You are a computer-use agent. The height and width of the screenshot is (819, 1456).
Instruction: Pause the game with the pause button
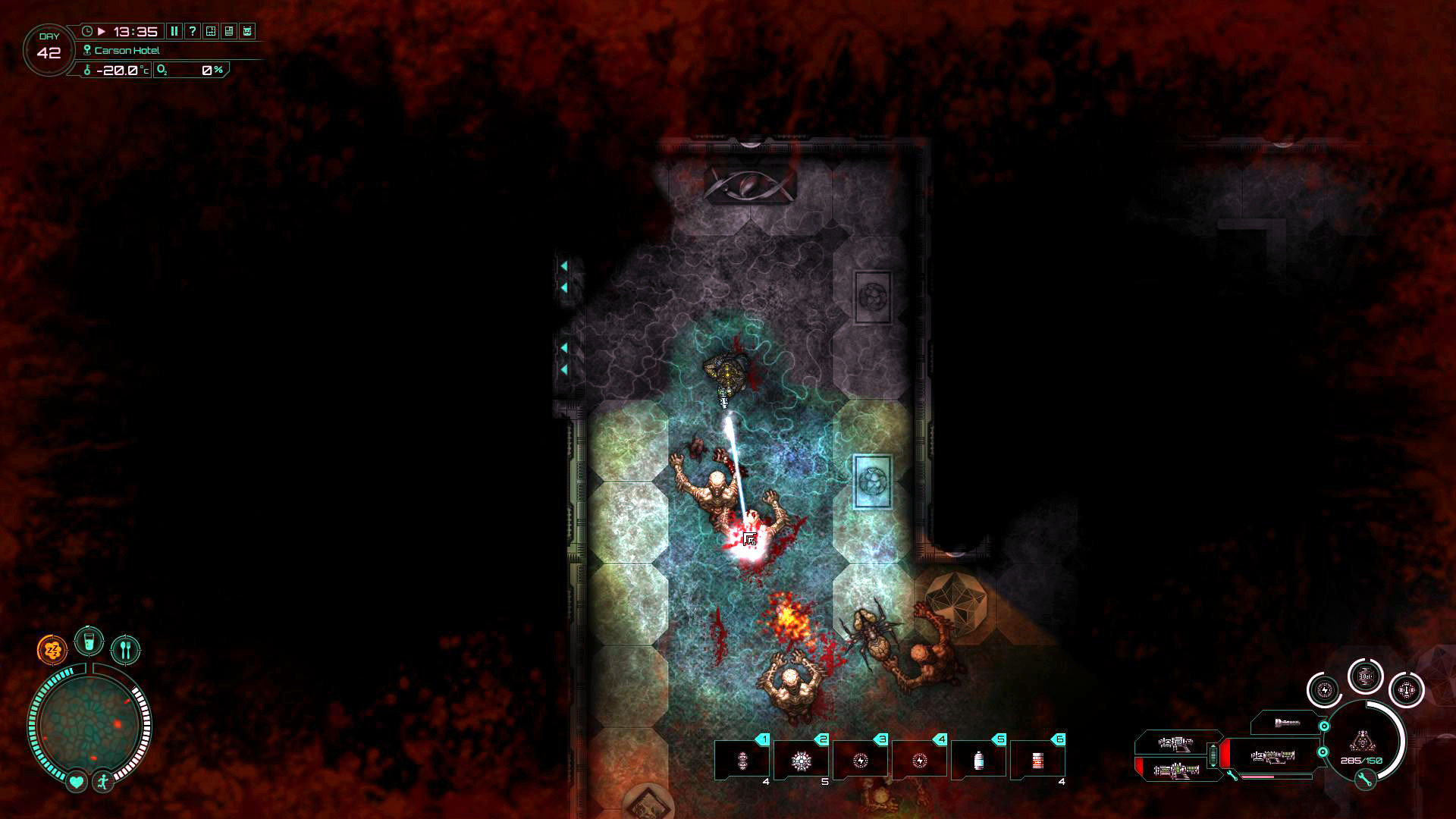coord(173,32)
